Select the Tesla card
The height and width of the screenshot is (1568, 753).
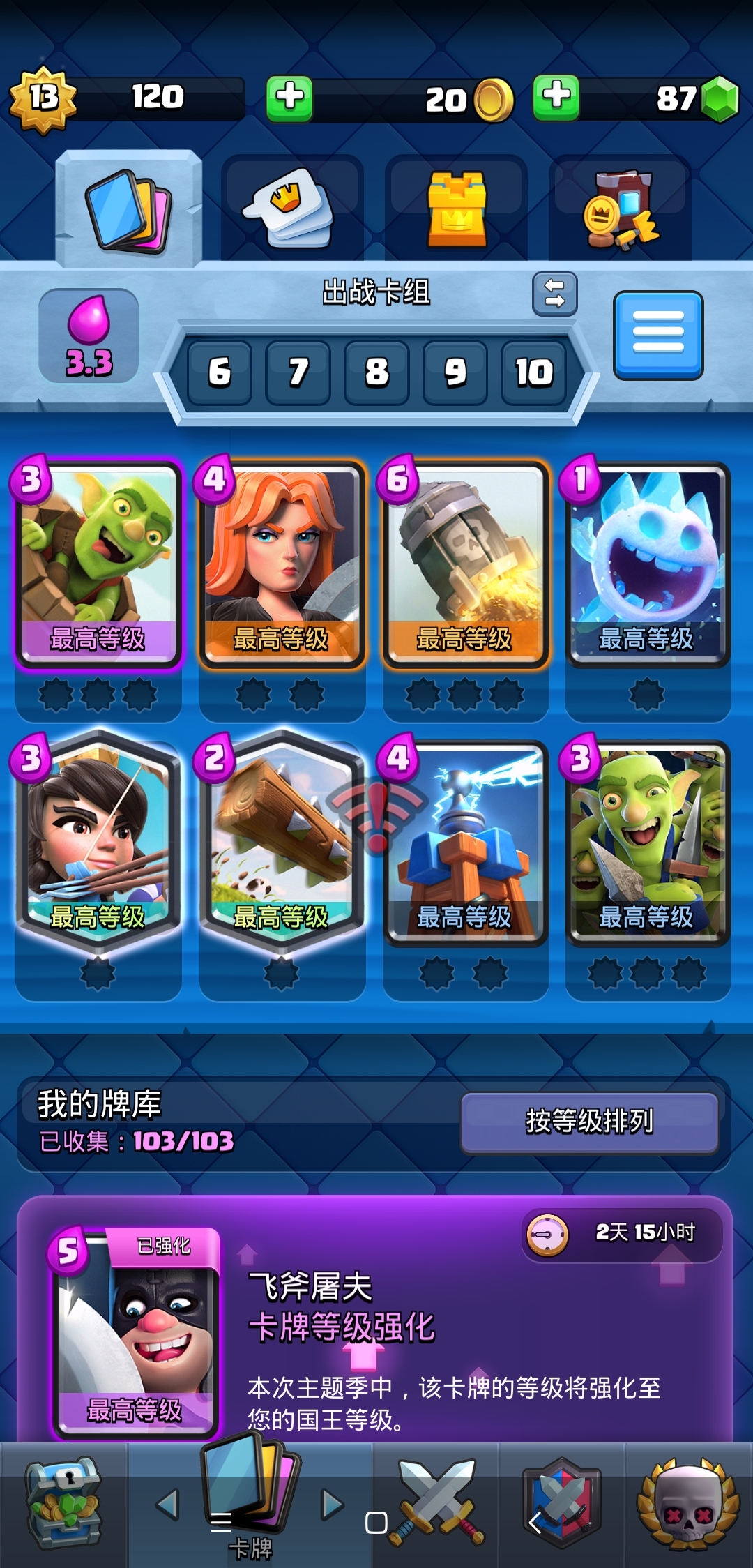click(465, 842)
